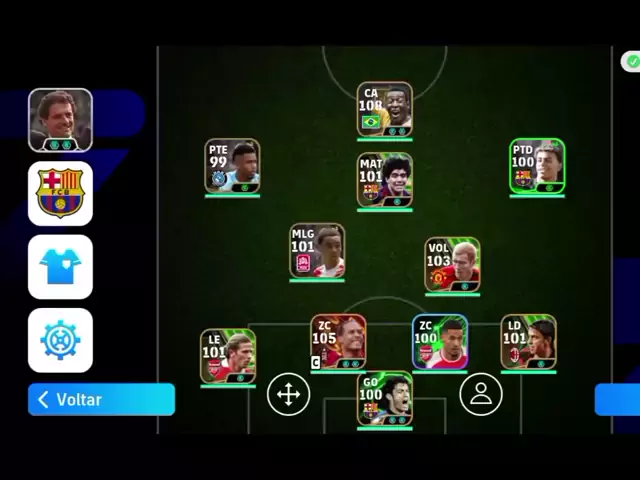The image size is (640, 480).
Task: Go back with the Voltar button
Action: tap(101, 399)
